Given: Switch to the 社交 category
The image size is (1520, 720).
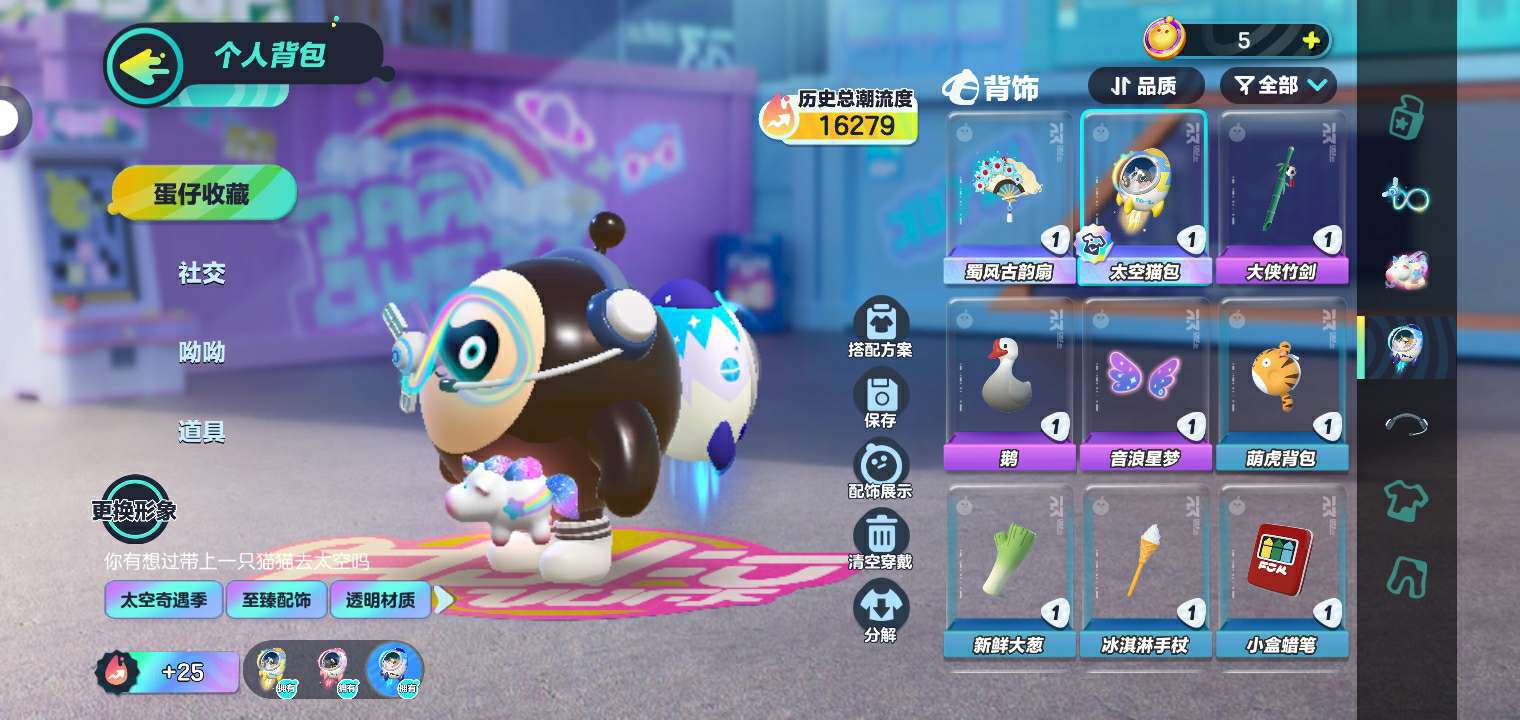Looking at the screenshot, I should pos(202,272).
